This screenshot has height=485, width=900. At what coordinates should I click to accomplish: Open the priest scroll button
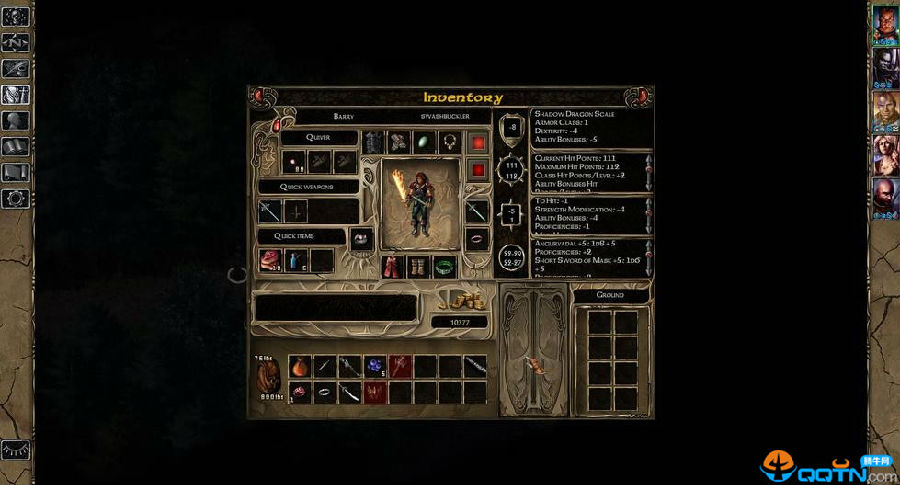(x=15, y=172)
